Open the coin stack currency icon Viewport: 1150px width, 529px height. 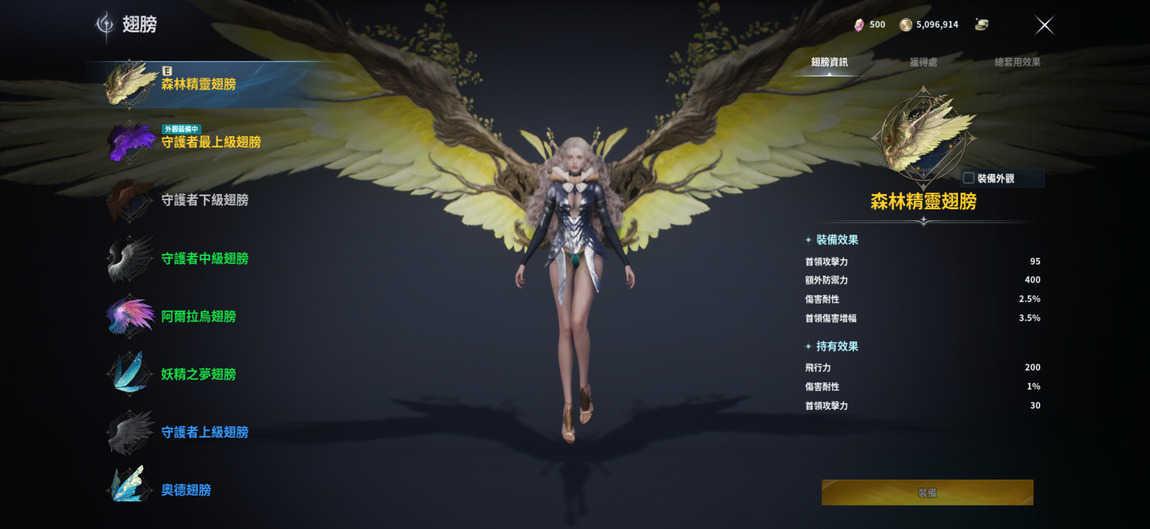981,25
